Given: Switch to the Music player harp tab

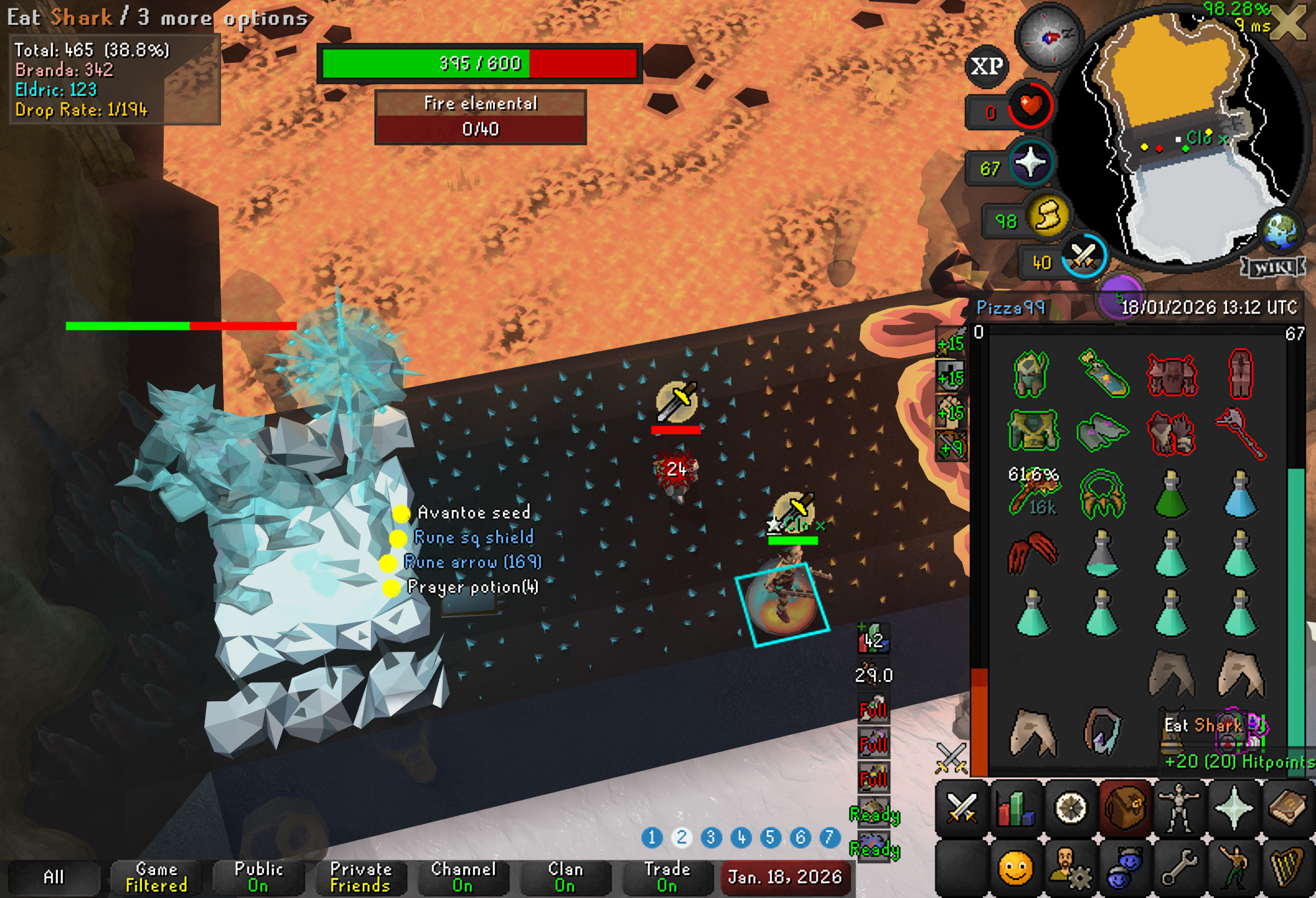Looking at the screenshot, I should [x=1287, y=868].
